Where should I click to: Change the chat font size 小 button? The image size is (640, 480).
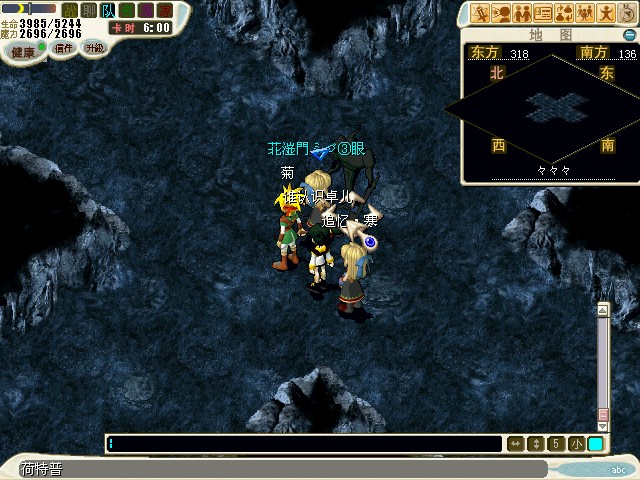point(576,444)
